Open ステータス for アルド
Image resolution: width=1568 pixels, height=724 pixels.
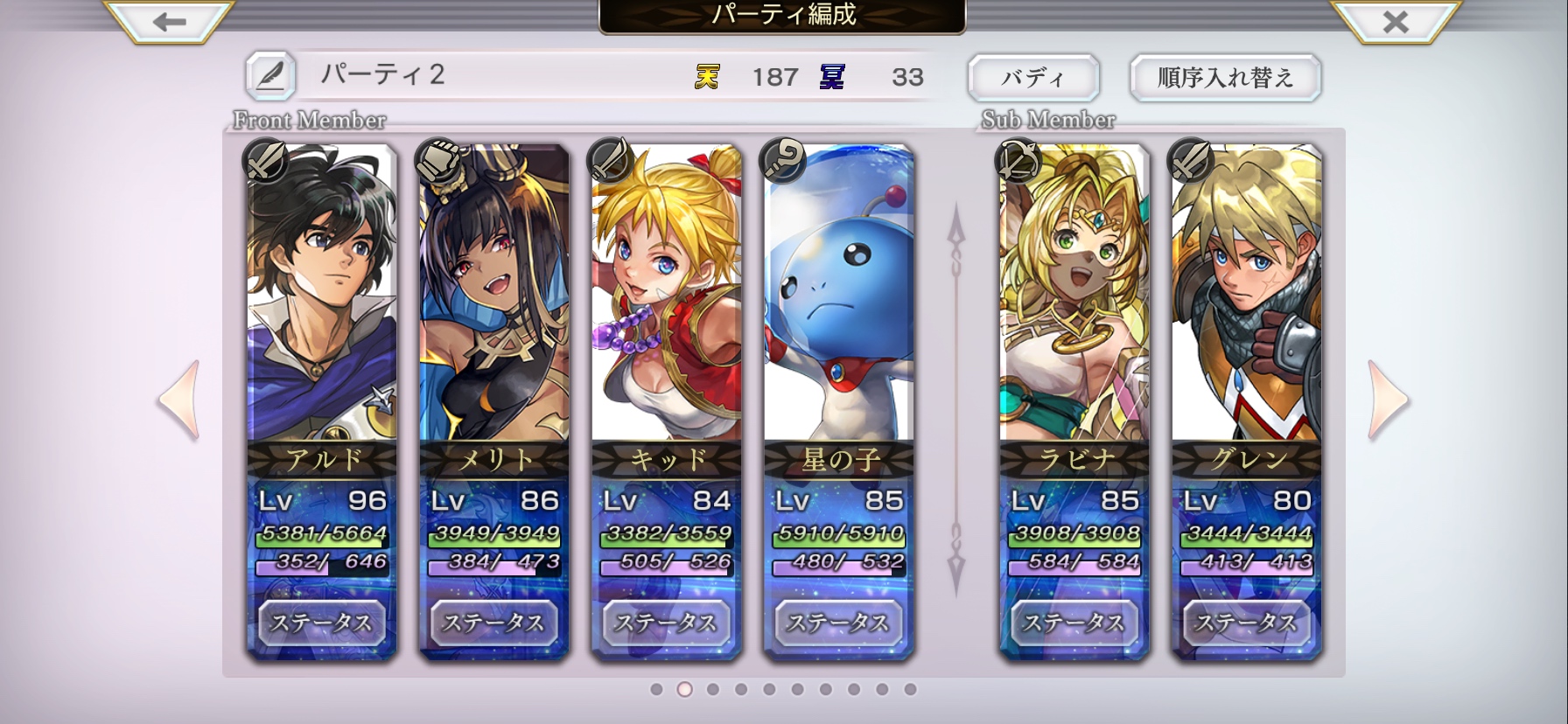(322, 623)
